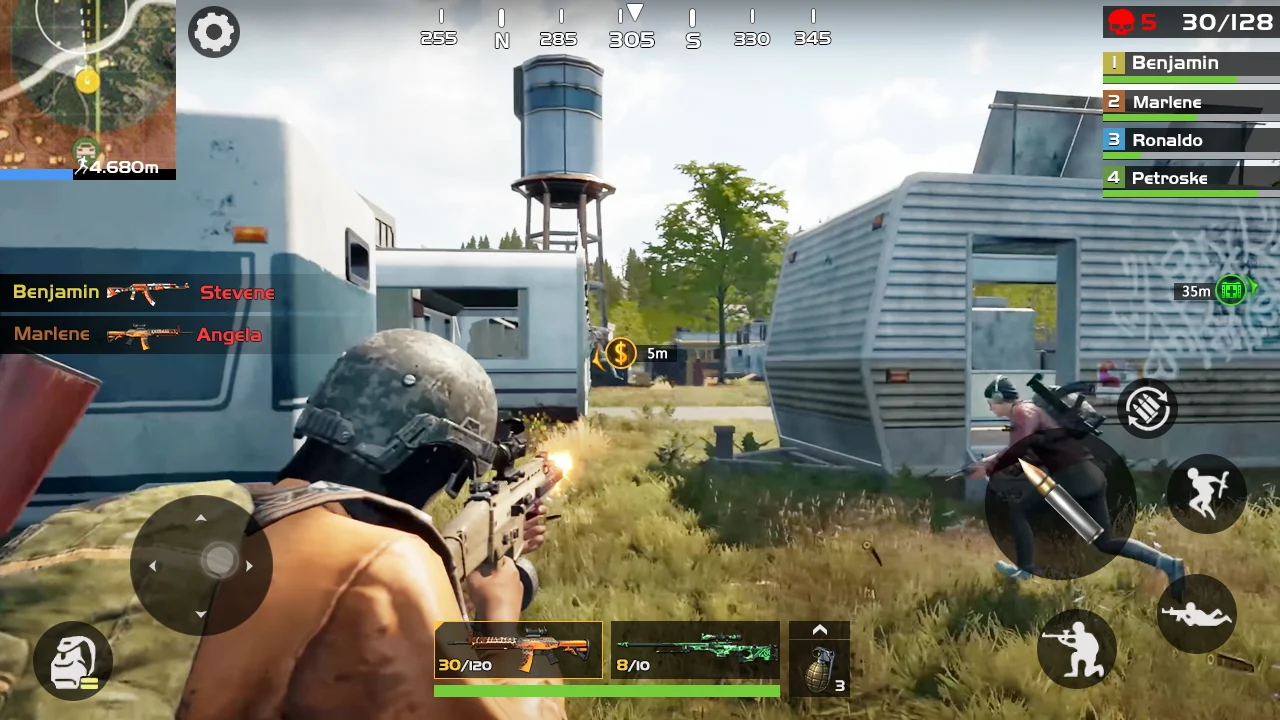This screenshot has height=720, width=1280.
Task: Tap the compass heading bar
Action: click(x=626, y=29)
